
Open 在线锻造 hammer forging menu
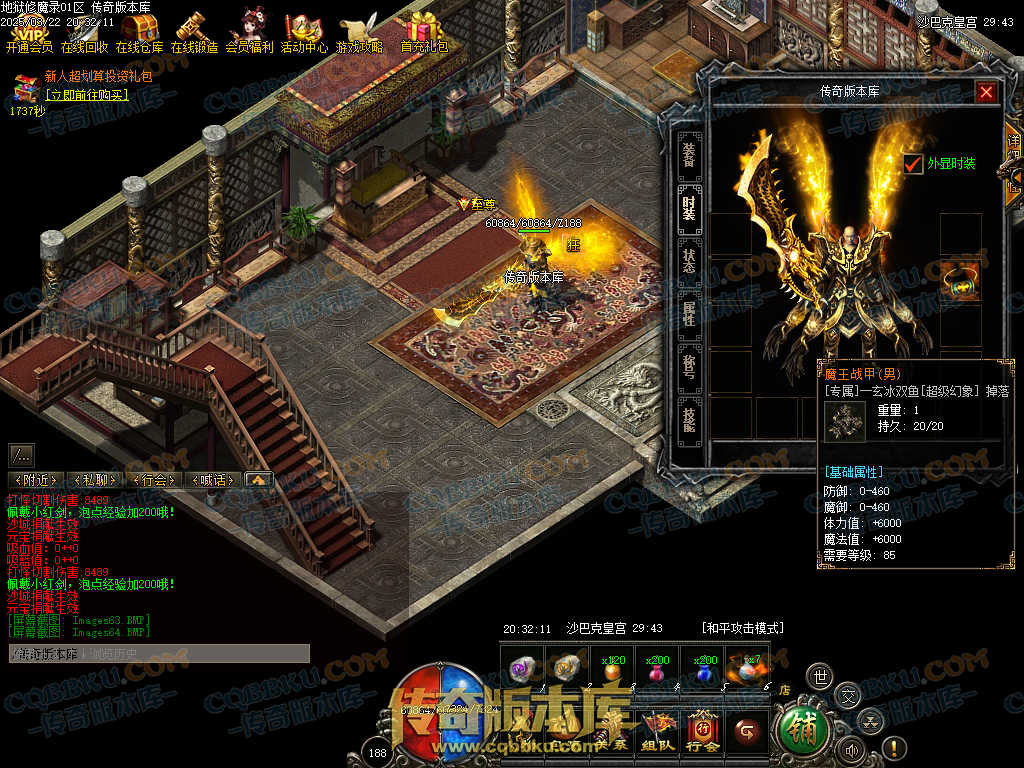[194, 32]
